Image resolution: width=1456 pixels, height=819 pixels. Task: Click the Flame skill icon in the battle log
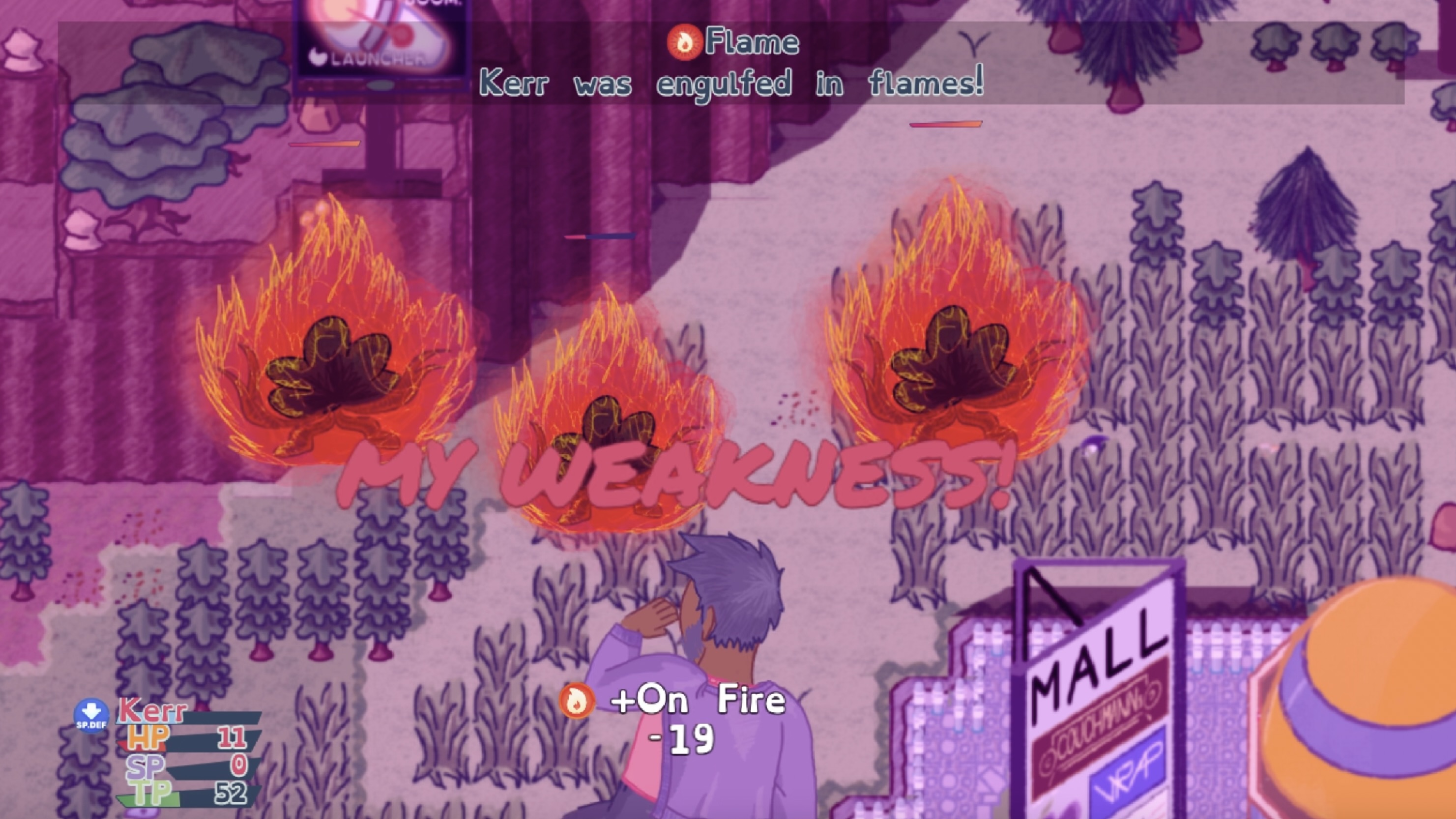[684, 42]
